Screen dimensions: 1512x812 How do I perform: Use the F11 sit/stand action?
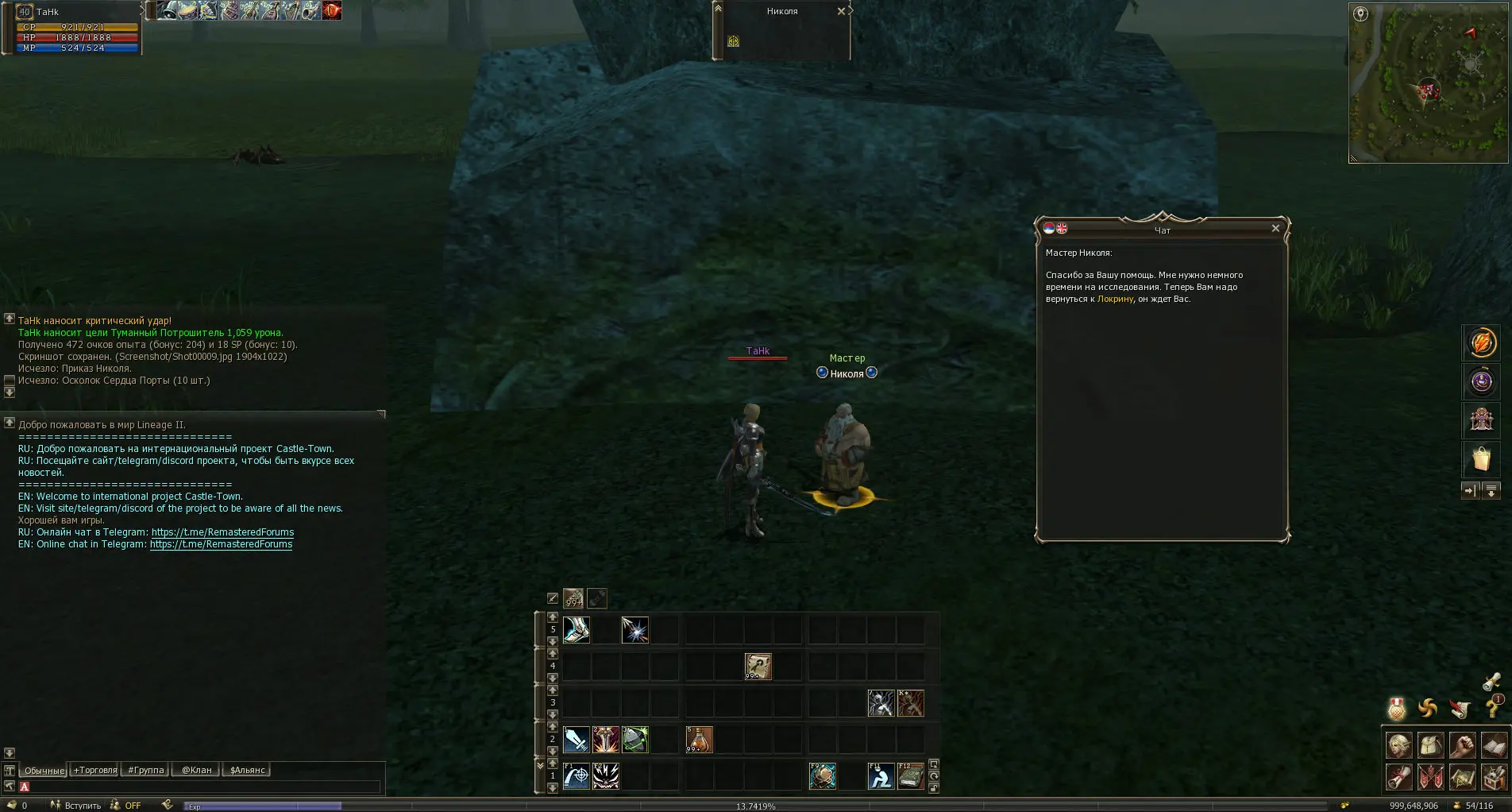tap(880, 775)
